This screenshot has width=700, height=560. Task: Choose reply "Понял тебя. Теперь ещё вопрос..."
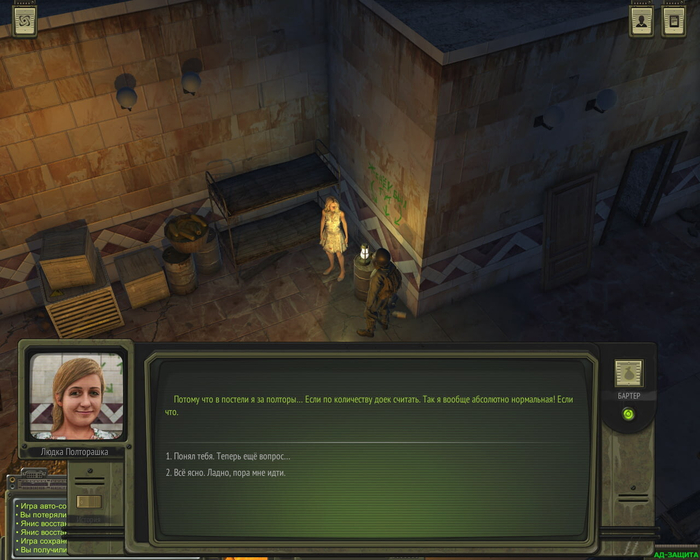(x=232, y=456)
